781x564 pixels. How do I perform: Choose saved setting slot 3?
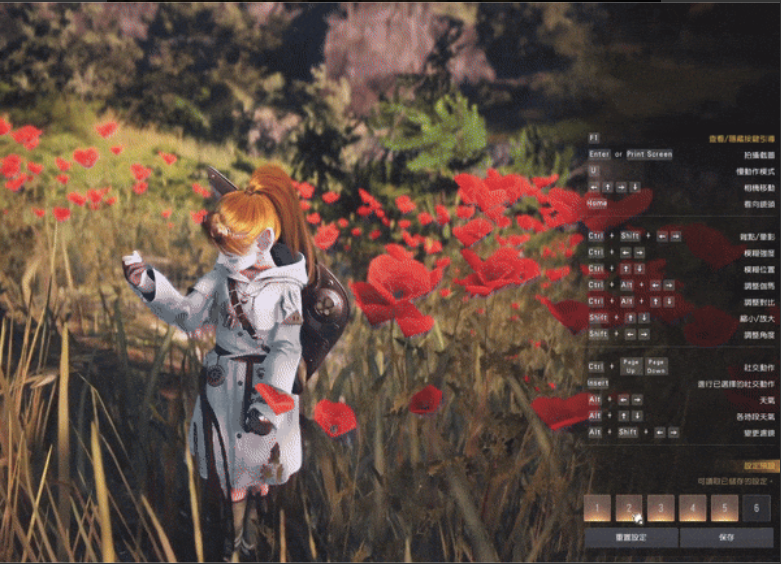[x=661, y=507]
